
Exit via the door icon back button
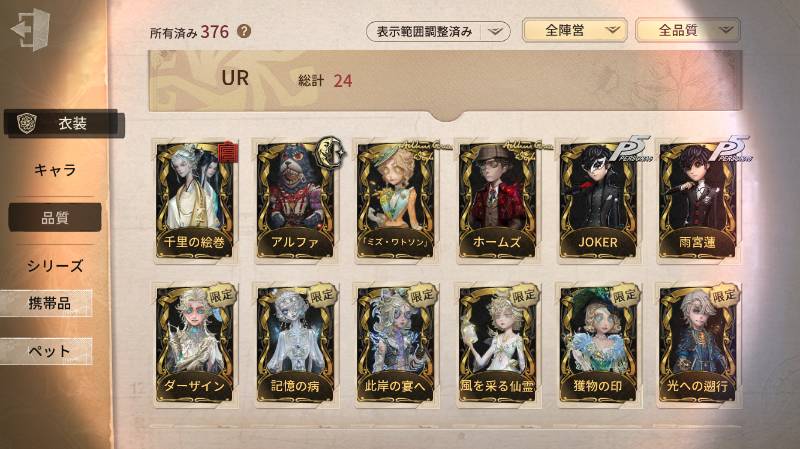click(30, 29)
